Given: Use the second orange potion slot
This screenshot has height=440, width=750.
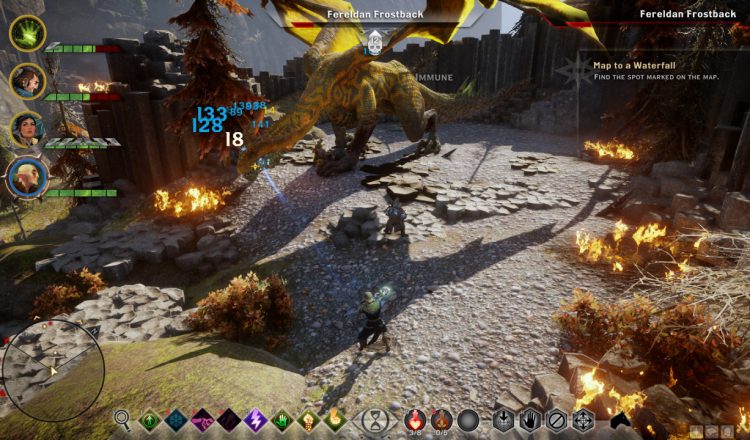Looking at the screenshot, I should tap(442, 420).
